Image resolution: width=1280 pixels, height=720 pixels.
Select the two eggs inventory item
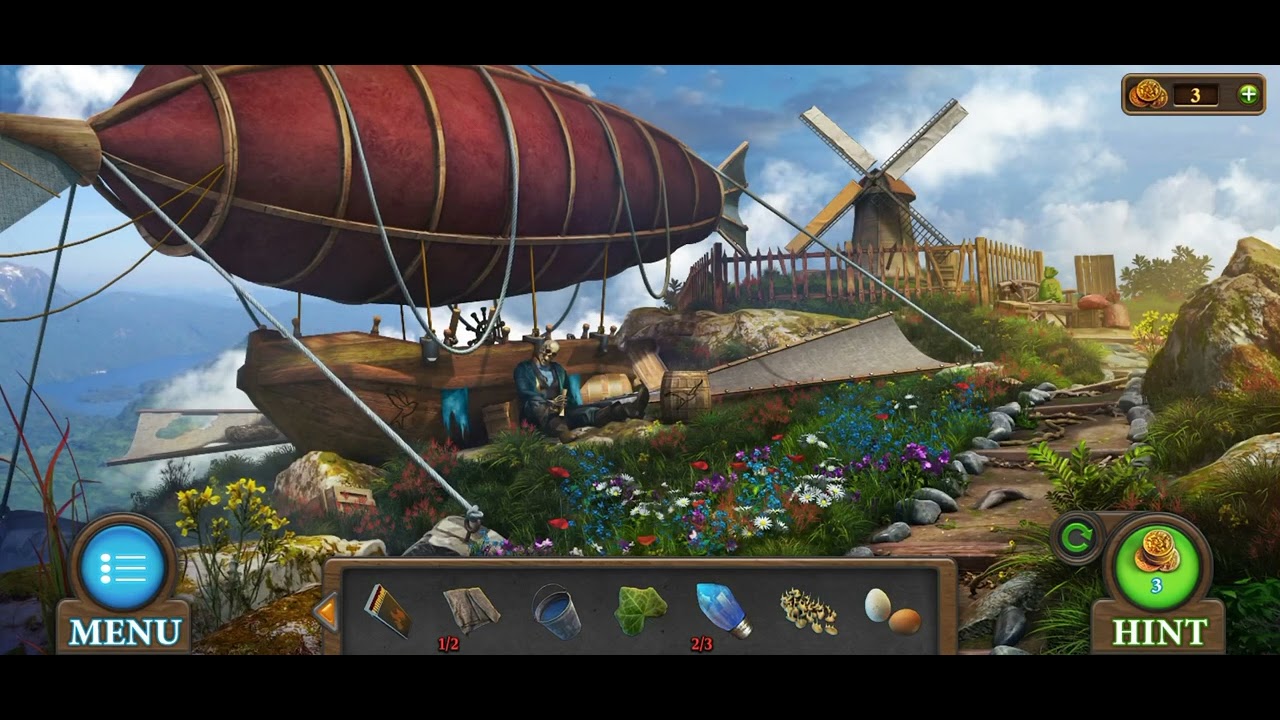tap(892, 611)
